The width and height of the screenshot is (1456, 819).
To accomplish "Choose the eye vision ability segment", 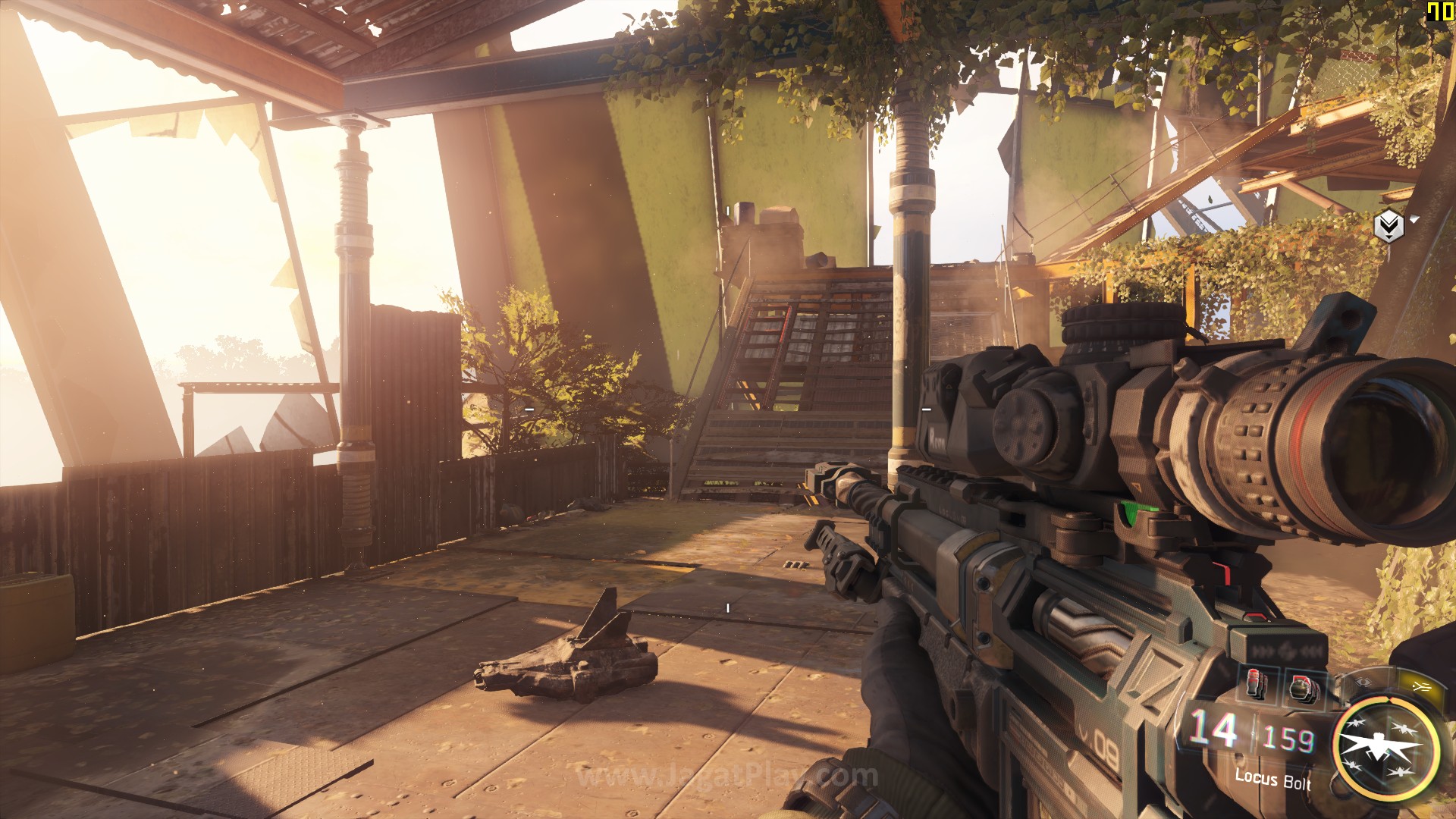I will point(1363,682).
